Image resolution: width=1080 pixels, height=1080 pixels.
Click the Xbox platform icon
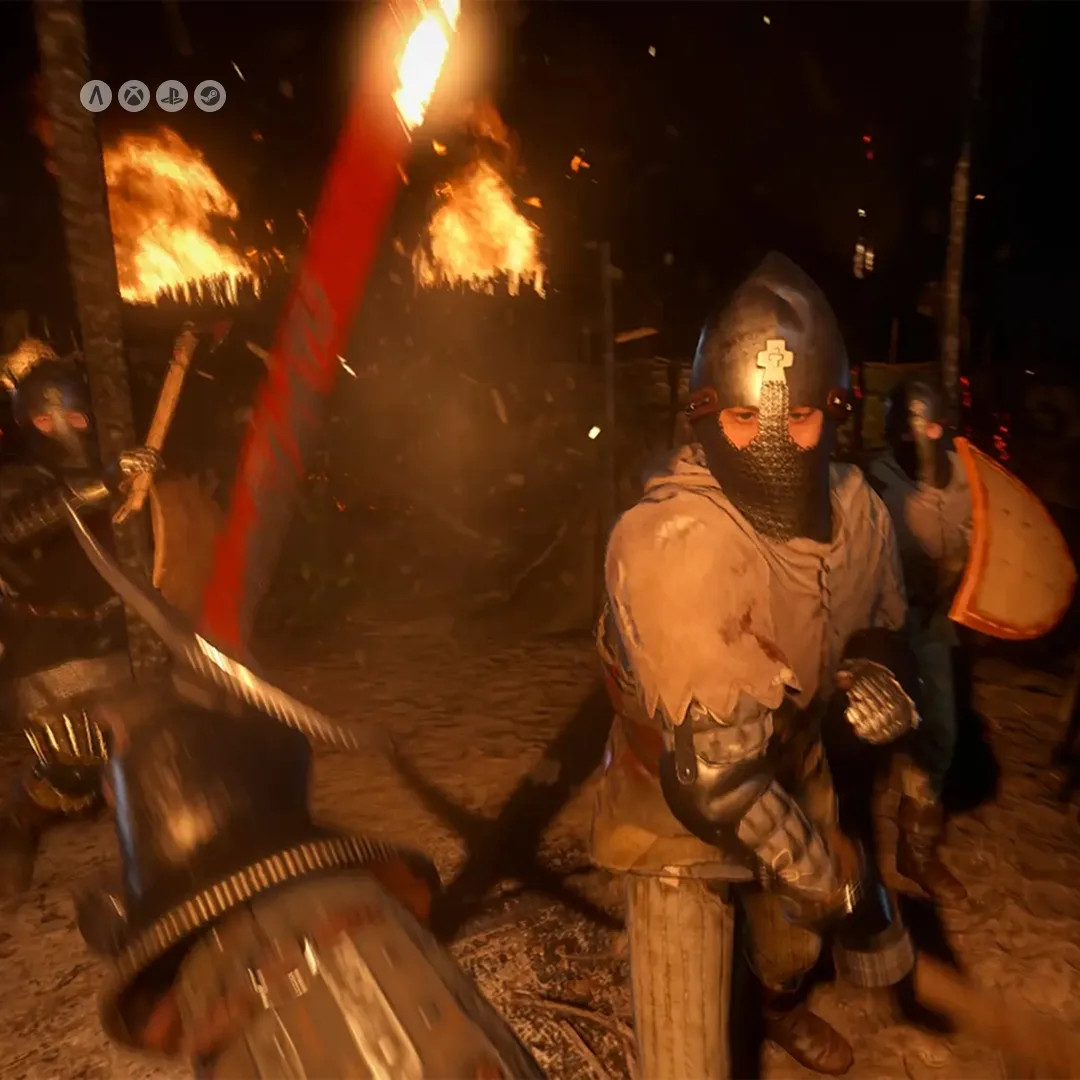pyautogui.click(x=134, y=96)
